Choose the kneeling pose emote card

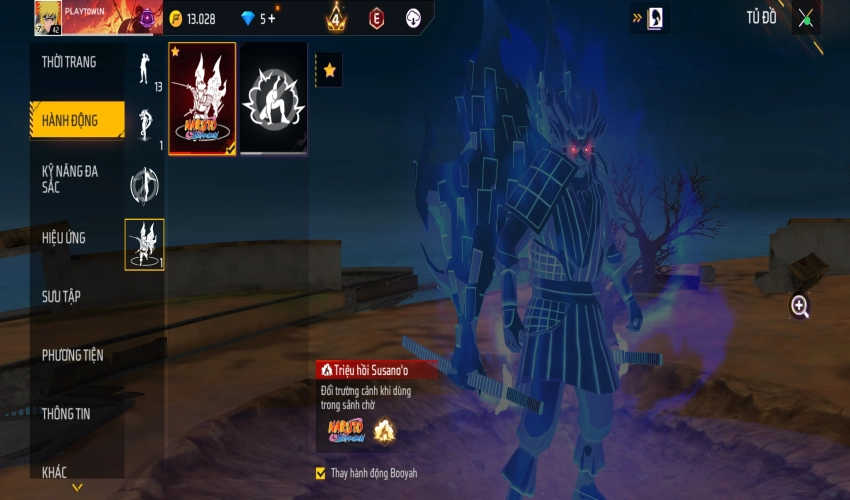[274, 99]
